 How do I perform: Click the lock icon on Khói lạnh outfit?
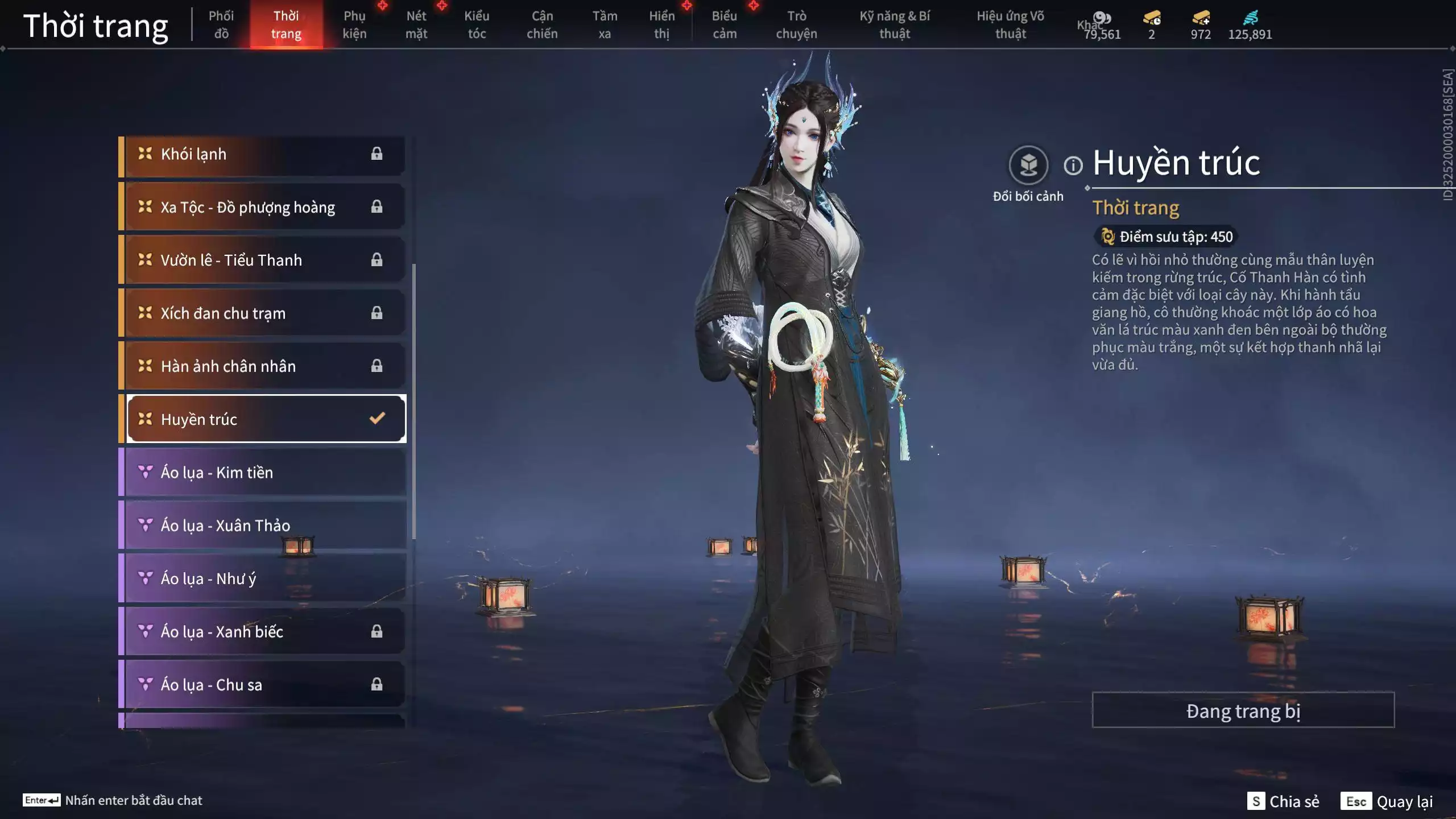(x=377, y=154)
